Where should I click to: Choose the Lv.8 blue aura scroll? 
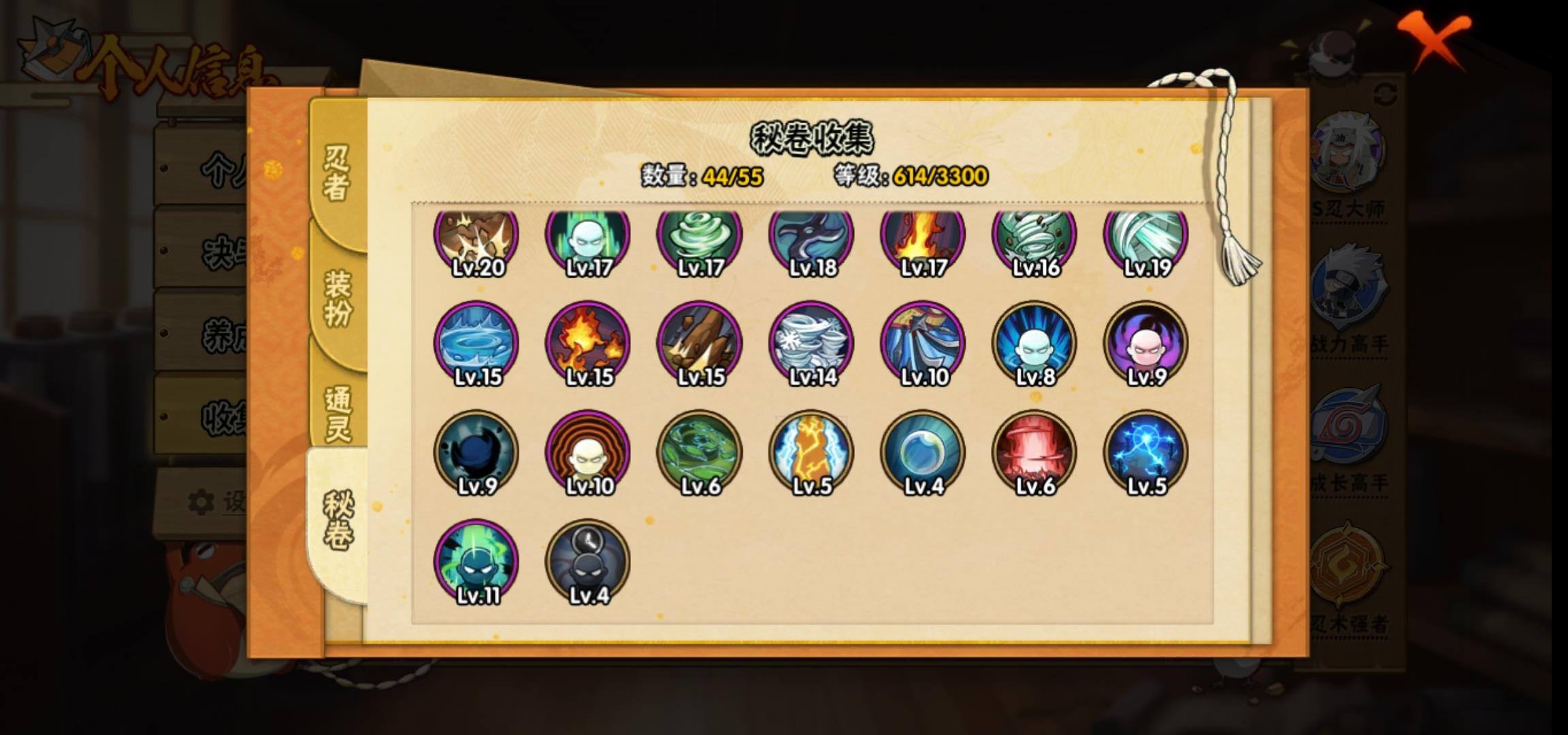1034,344
